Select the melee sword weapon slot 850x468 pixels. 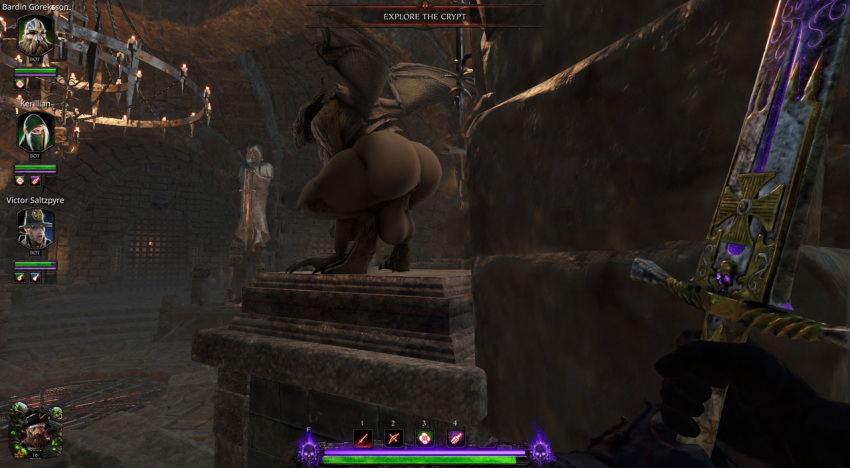(x=363, y=437)
